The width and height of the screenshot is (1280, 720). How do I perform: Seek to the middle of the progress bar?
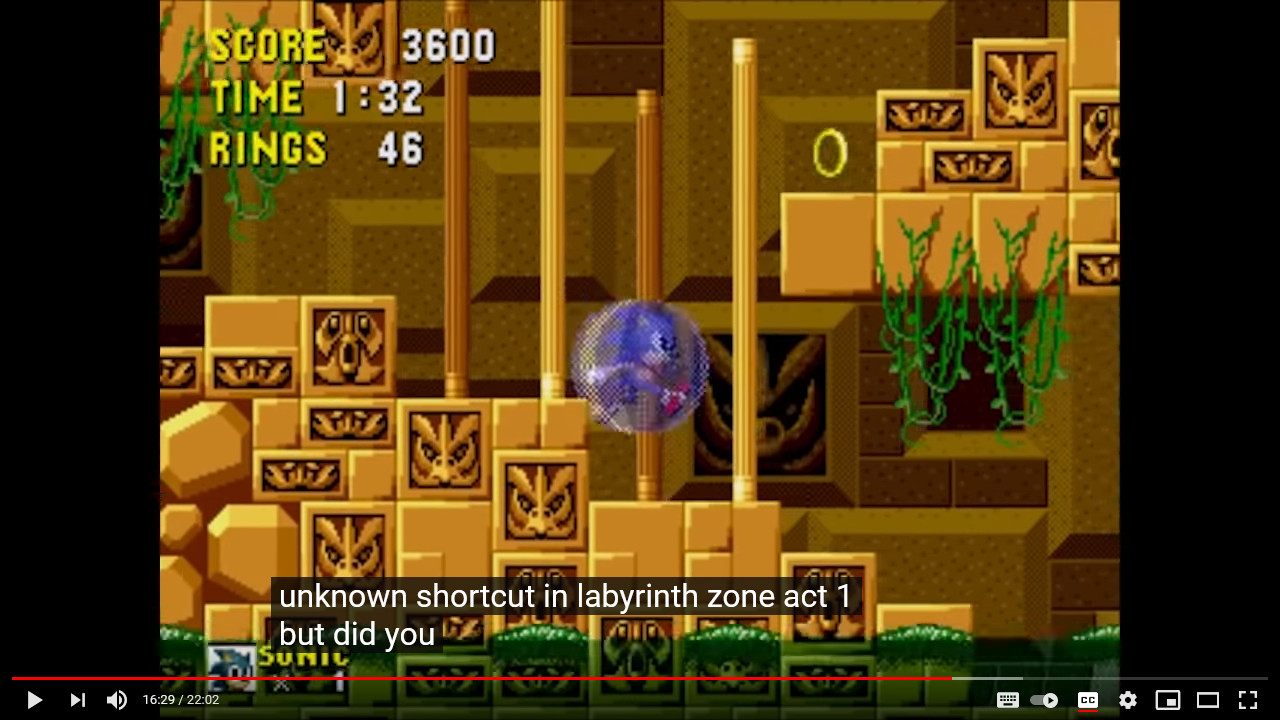pos(640,677)
